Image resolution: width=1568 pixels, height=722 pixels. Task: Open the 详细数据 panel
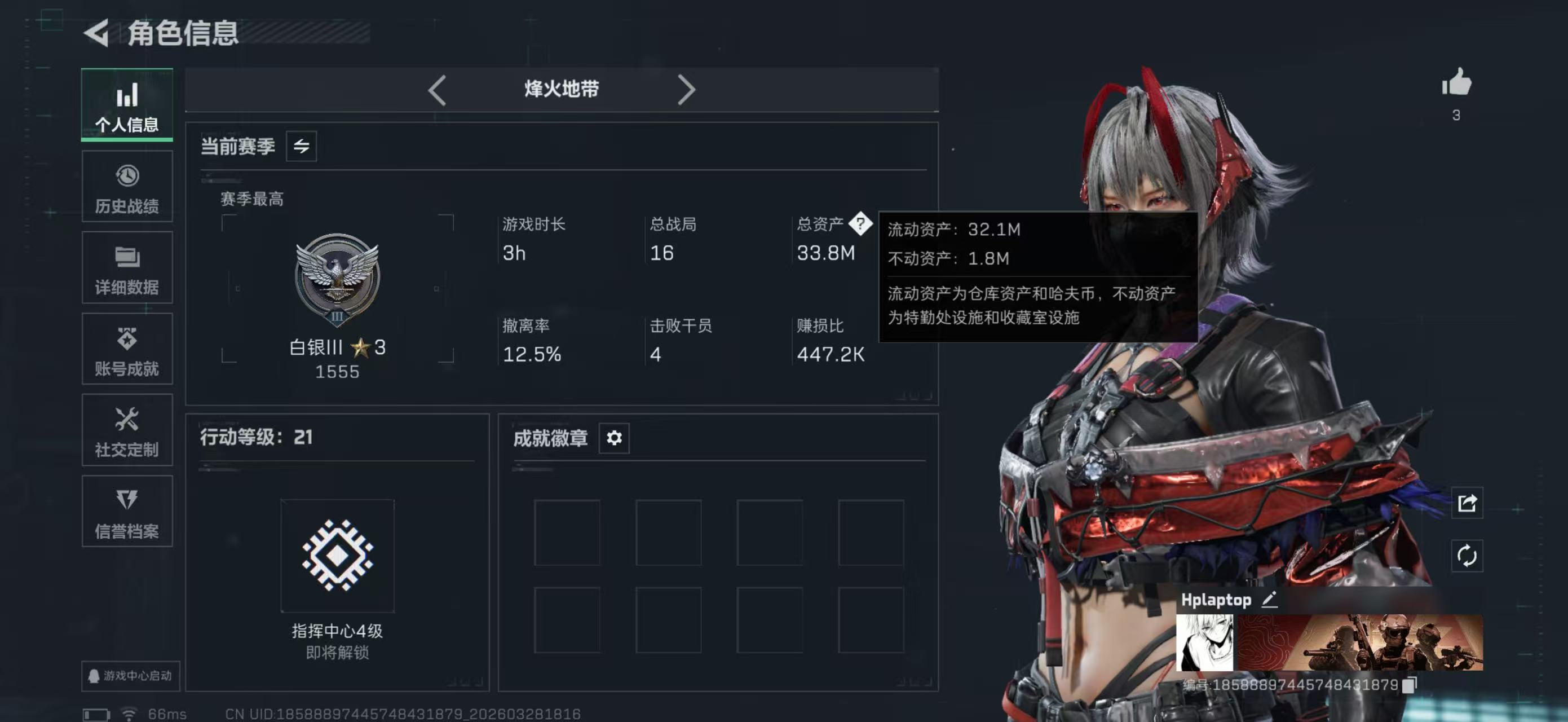tap(127, 268)
